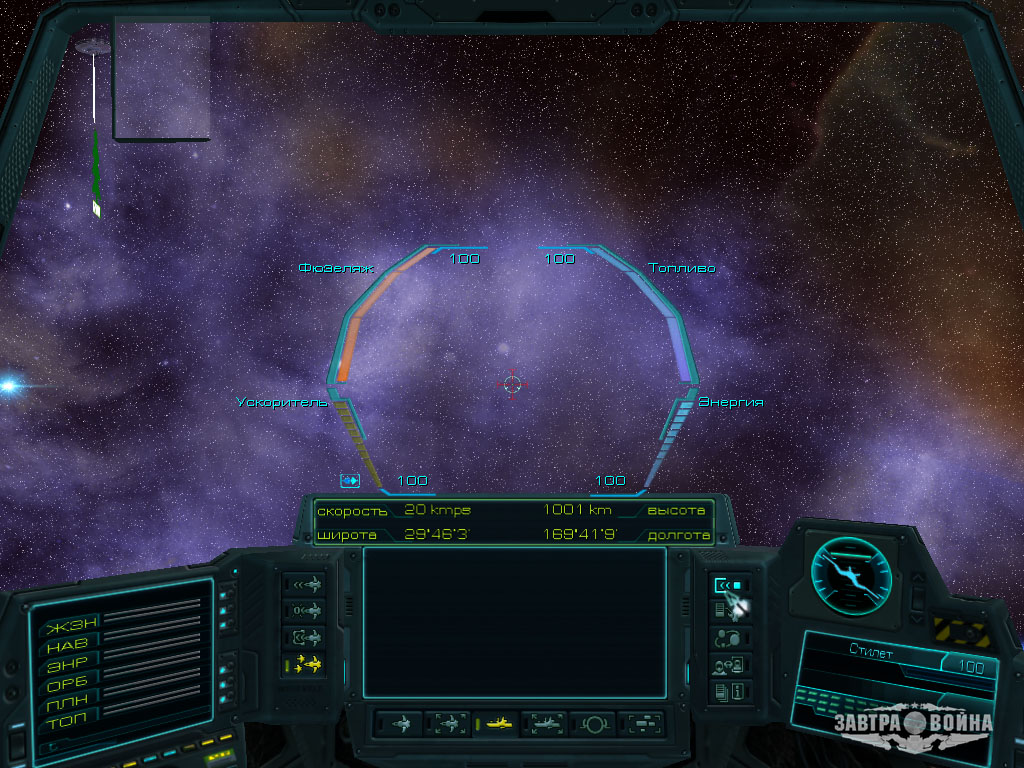Click the ship with double-chevron button

click(304, 585)
